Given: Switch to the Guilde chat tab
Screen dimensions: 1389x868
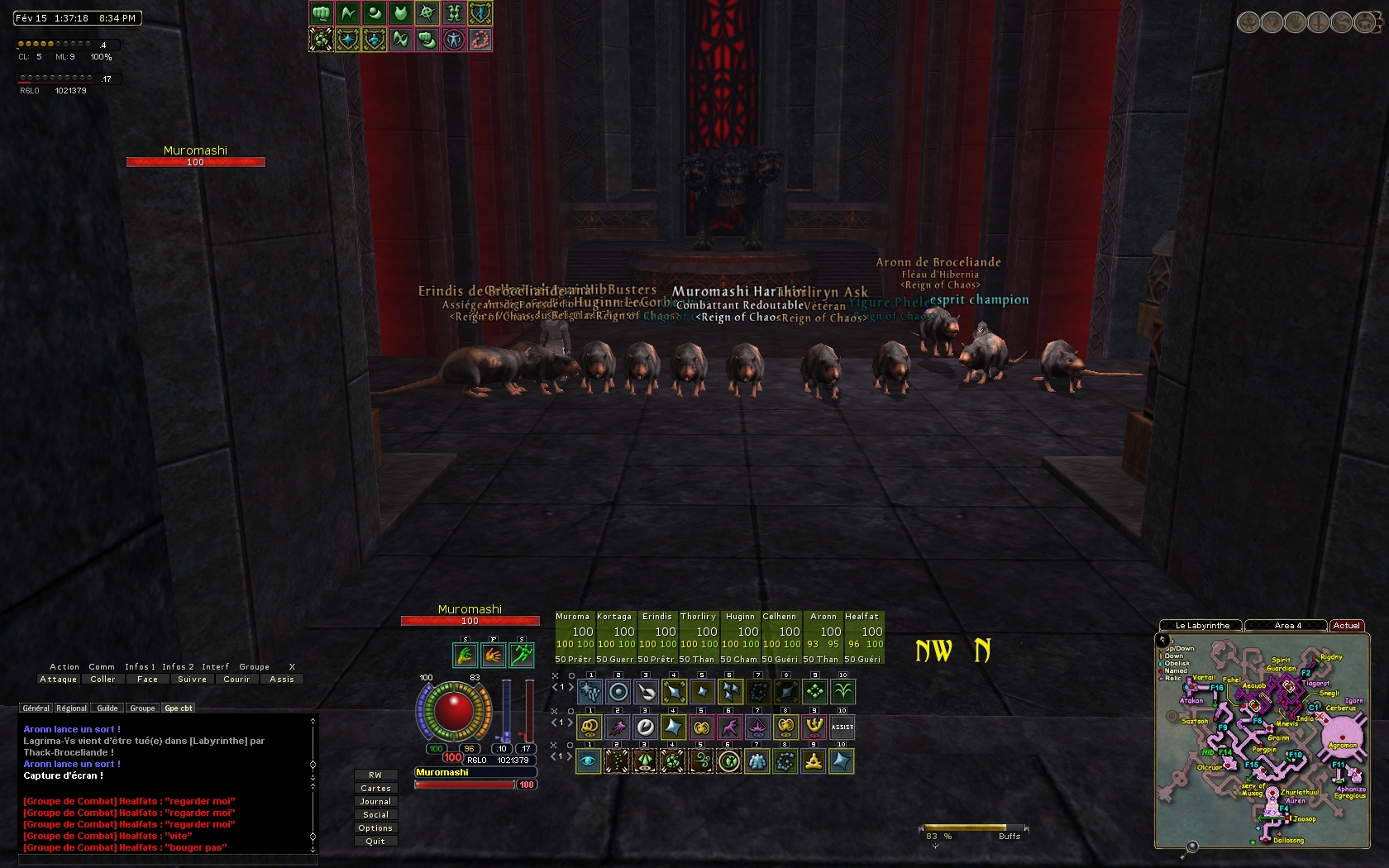Looking at the screenshot, I should click(x=107, y=708).
